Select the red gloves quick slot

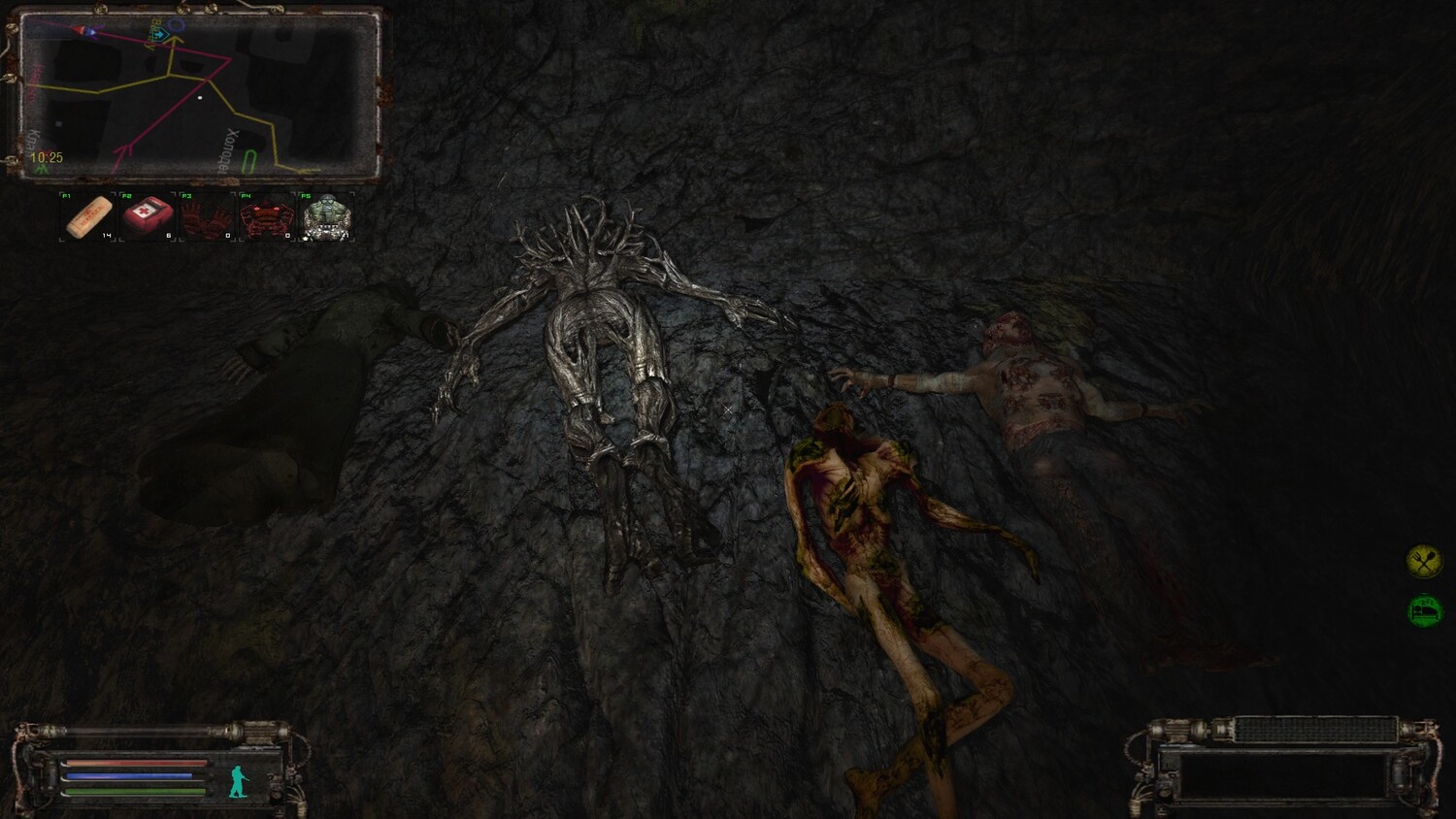pyautogui.click(x=207, y=216)
